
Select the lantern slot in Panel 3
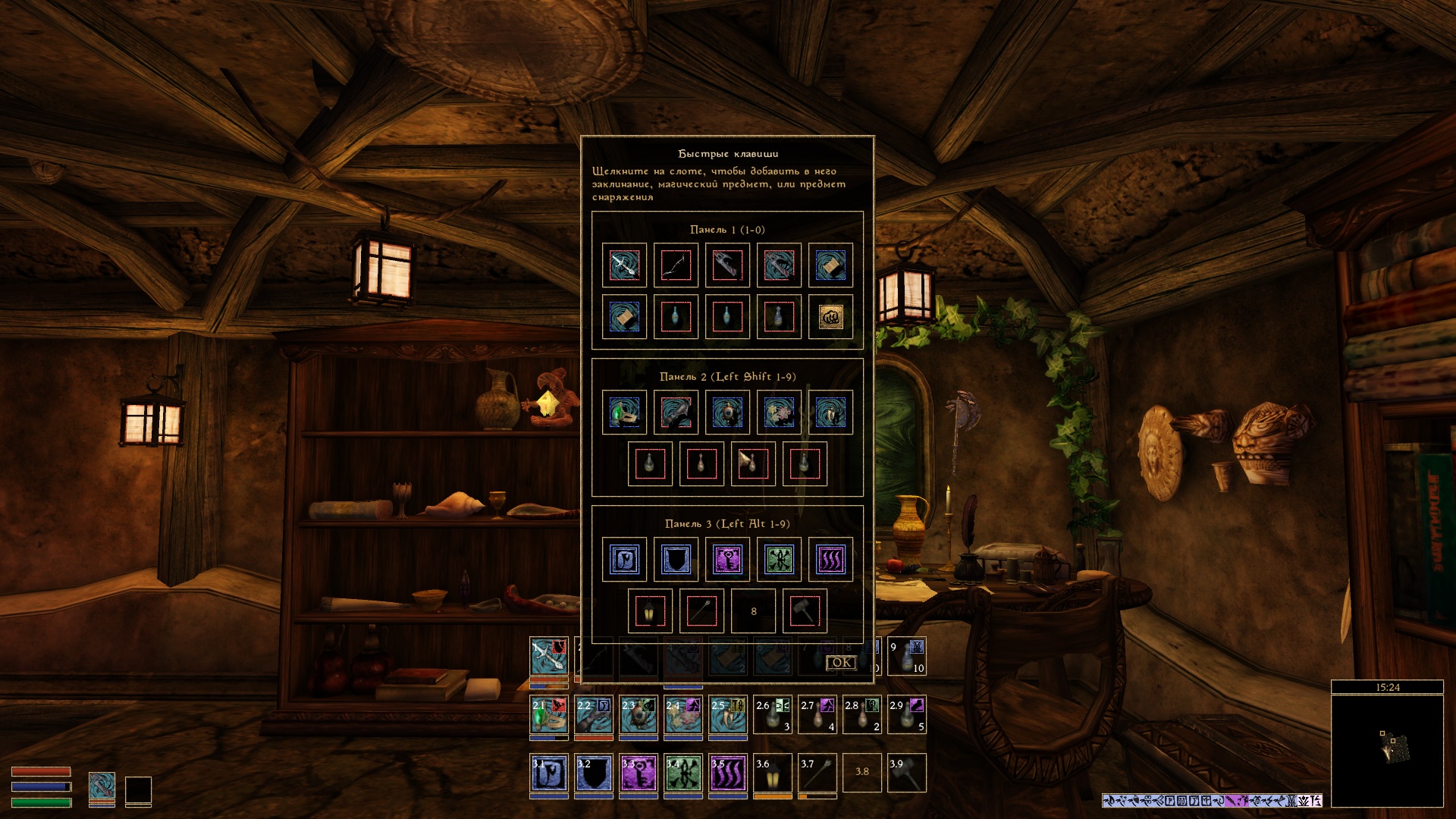coord(650,611)
